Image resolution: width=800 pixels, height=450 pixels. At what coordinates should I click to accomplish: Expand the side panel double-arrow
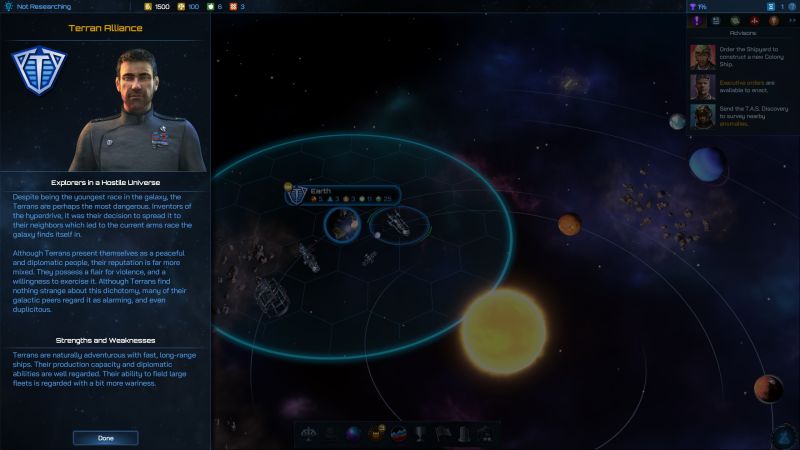tap(792, 20)
